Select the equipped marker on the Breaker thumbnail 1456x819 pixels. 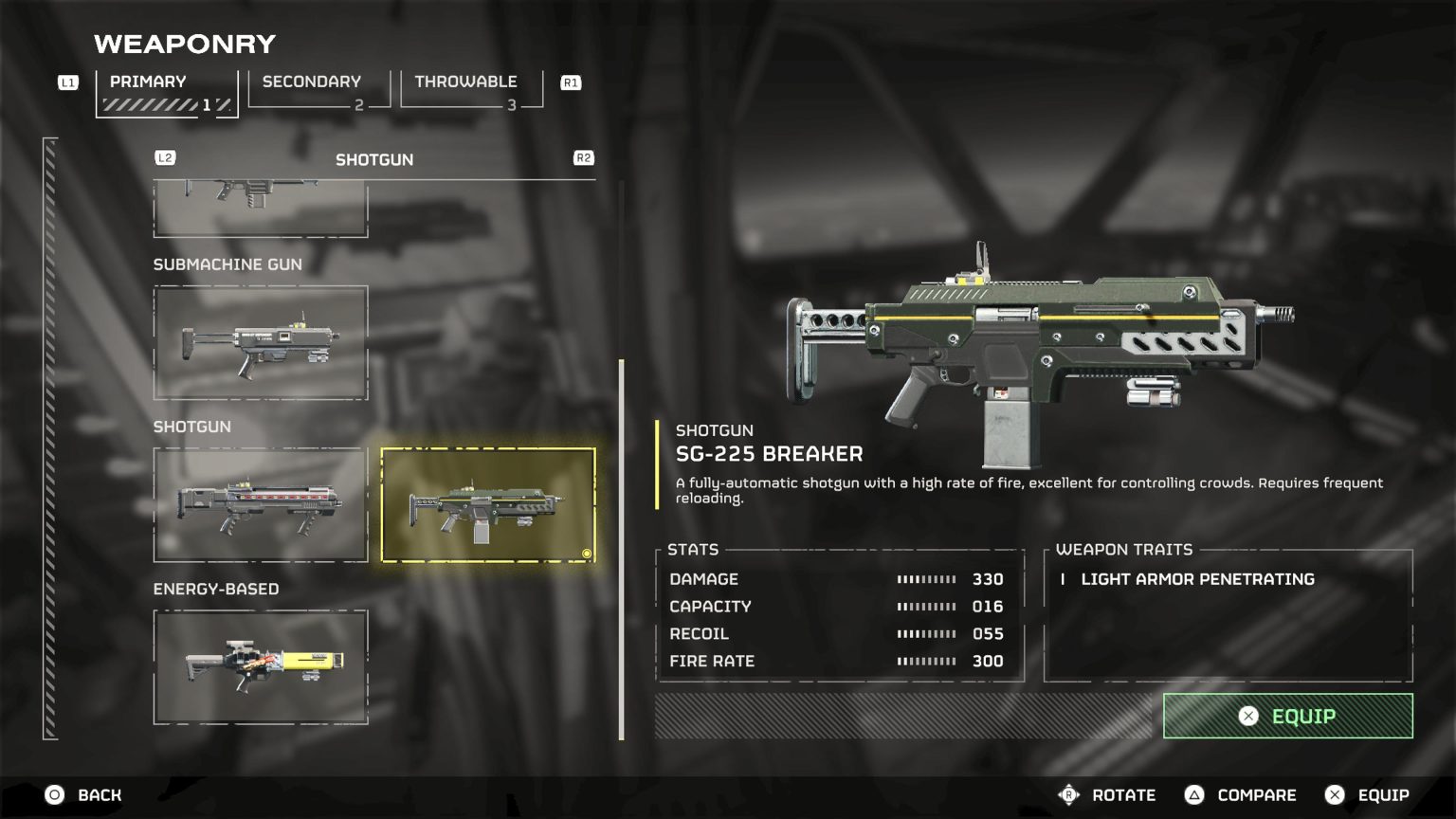pyautogui.click(x=585, y=552)
